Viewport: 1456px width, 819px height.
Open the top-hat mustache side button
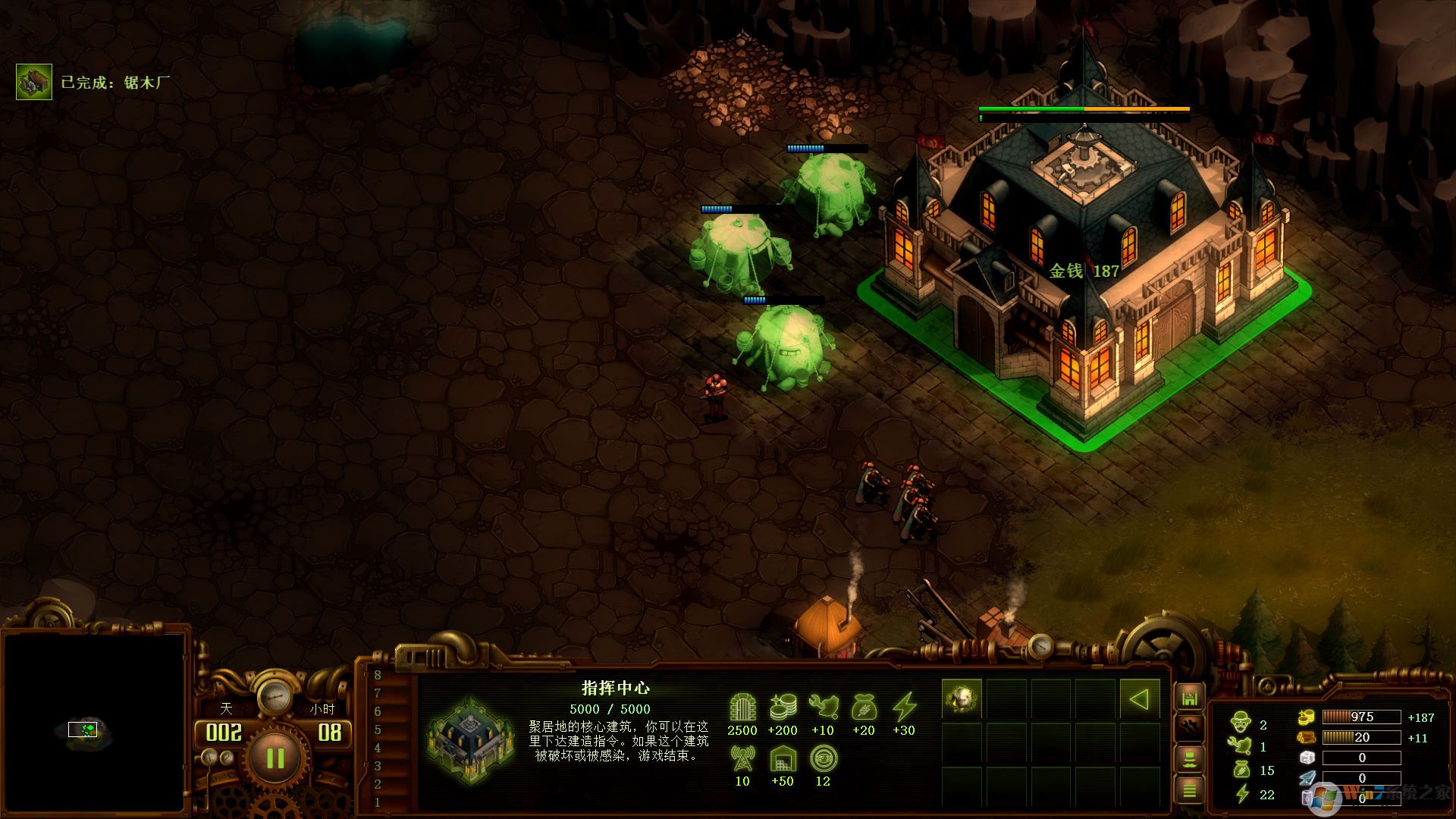coord(1189,759)
